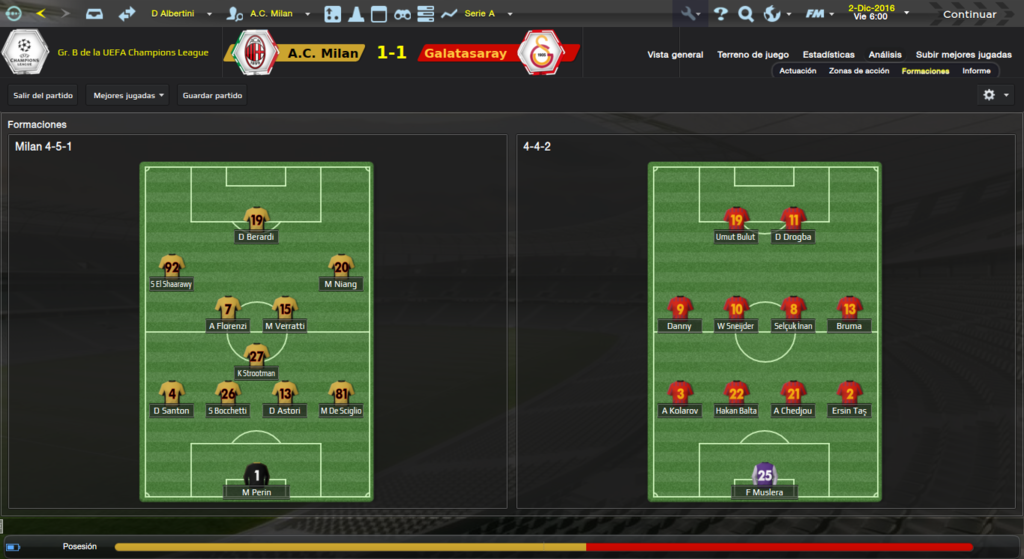Open the Zonas de acción sub-tab
The height and width of the screenshot is (559, 1024).
[x=859, y=71]
